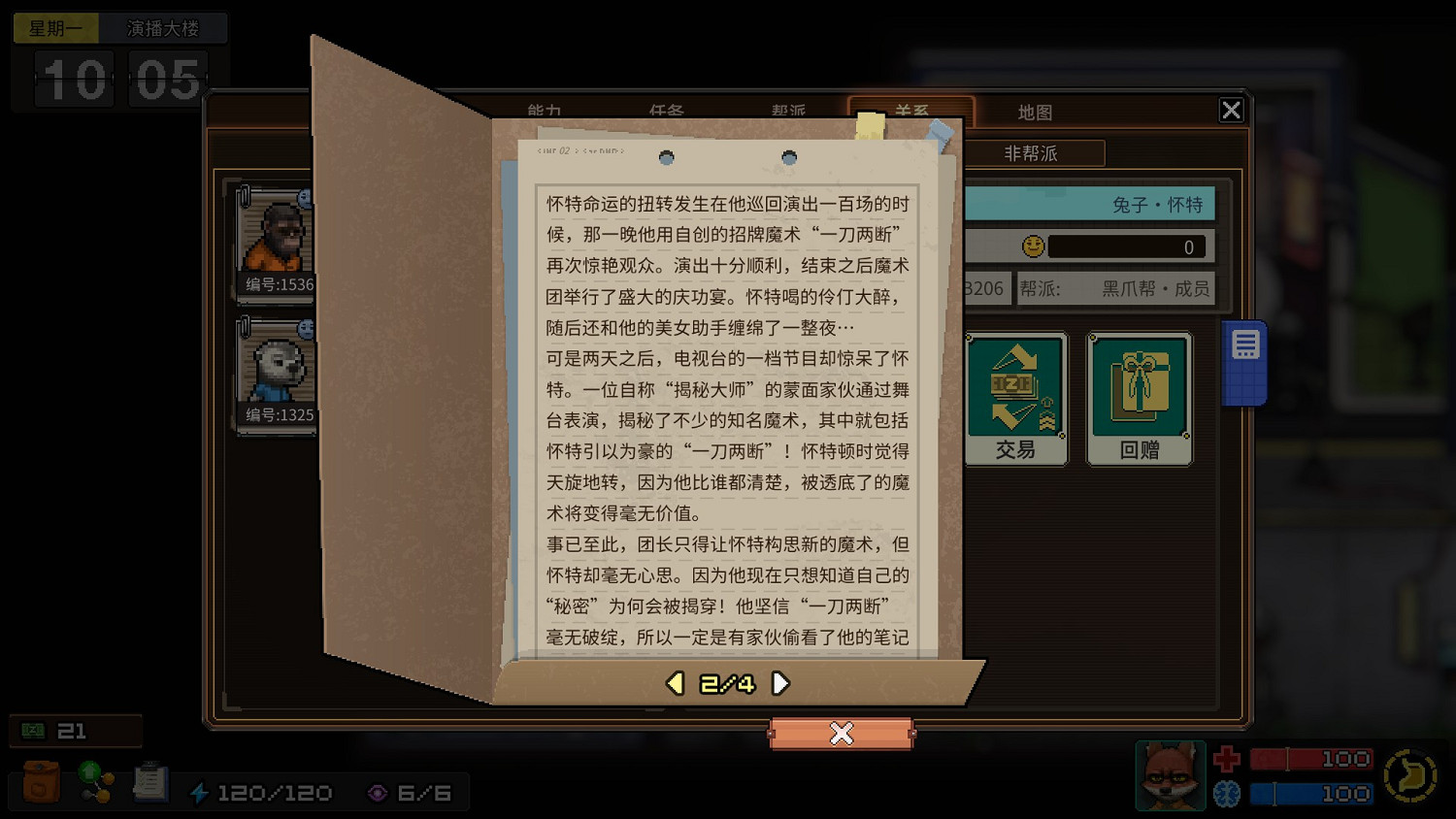Screen dimensions: 1456x819
Task: Click the 交易 trade icon
Action: 1015,396
